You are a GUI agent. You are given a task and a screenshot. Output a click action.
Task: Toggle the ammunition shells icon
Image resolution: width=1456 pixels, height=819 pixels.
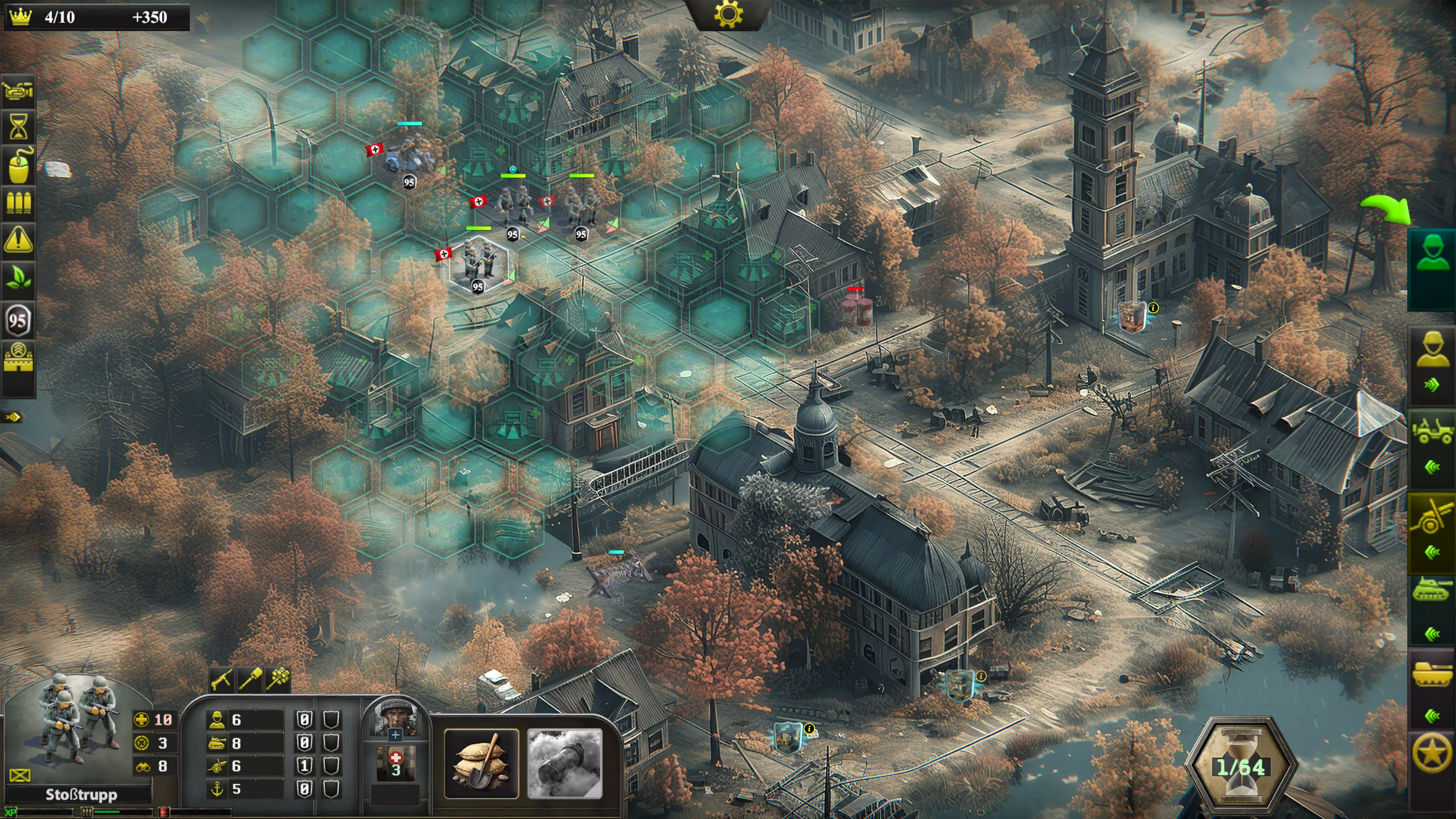[18, 202]
